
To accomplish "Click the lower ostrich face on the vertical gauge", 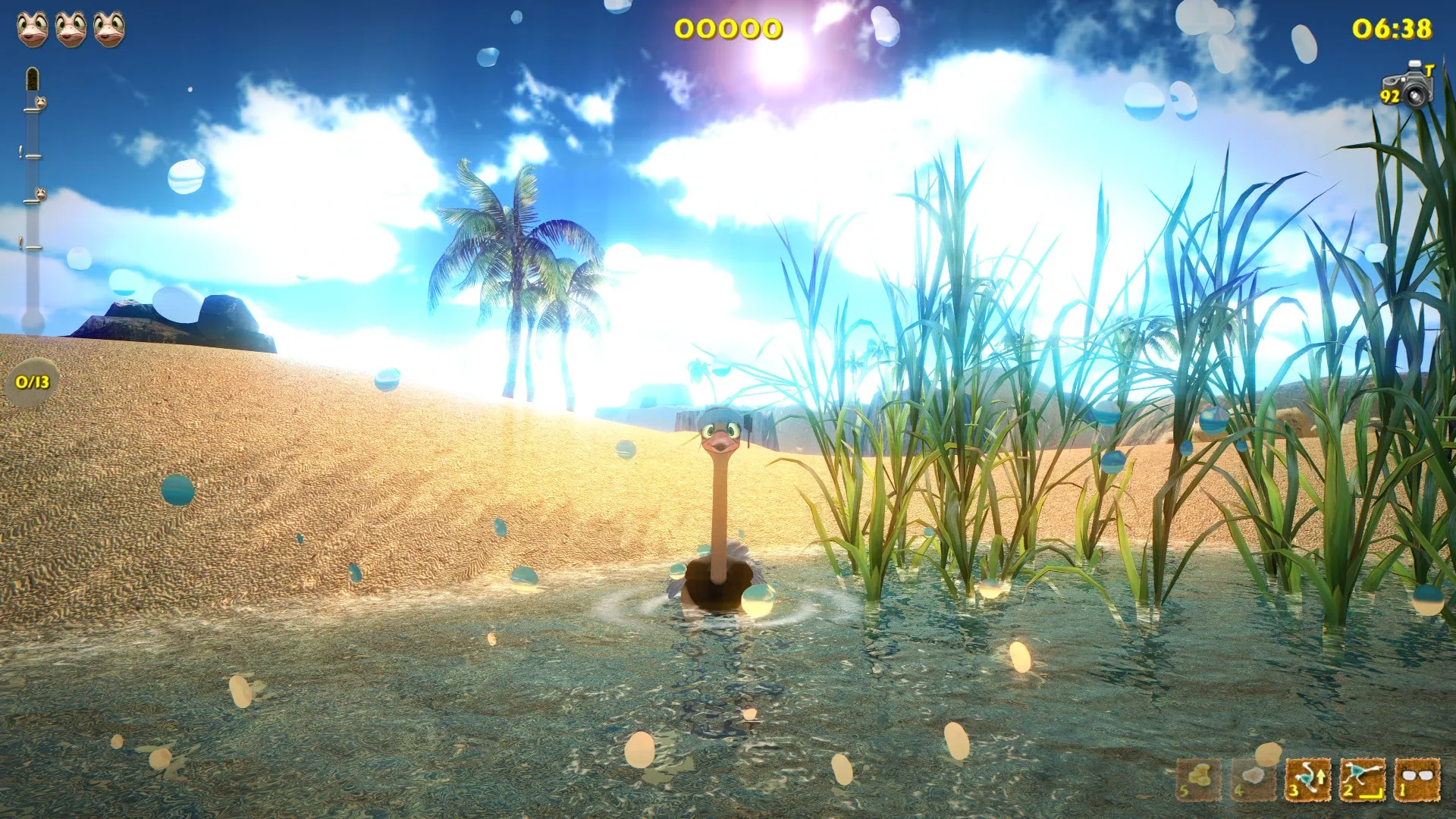I will pyautogui.click(x=41, y=193).
